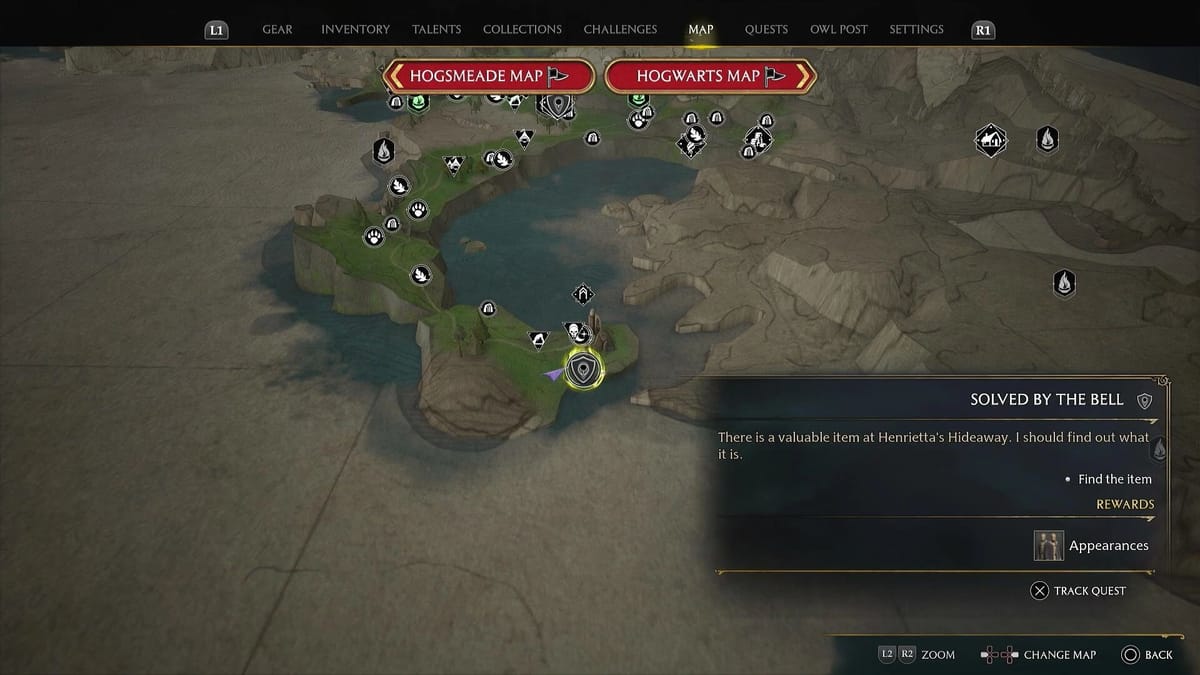
Task: Click the Back option
Action: pos(1146,655)
